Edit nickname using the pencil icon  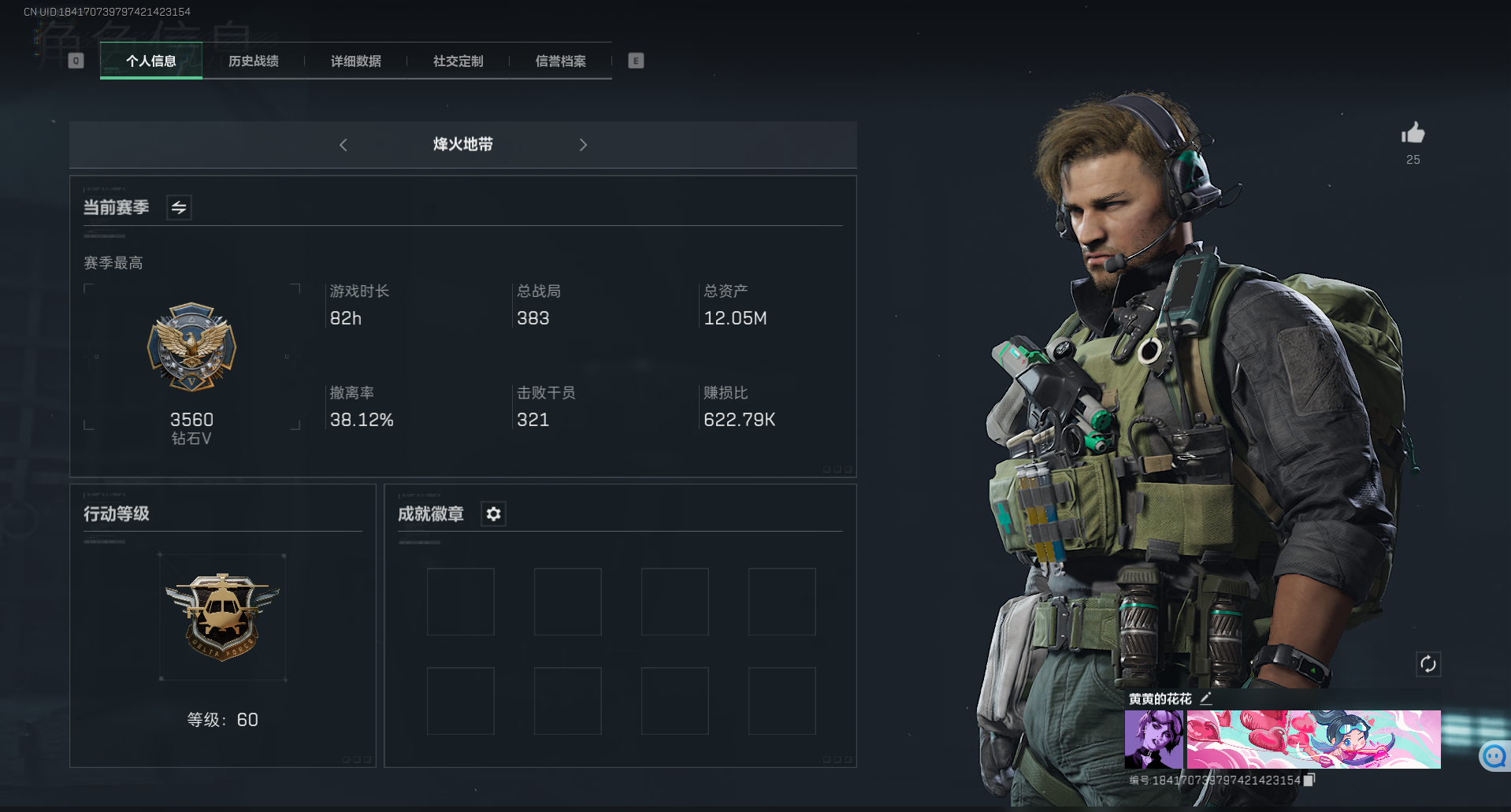click(x=1205, y=698)
